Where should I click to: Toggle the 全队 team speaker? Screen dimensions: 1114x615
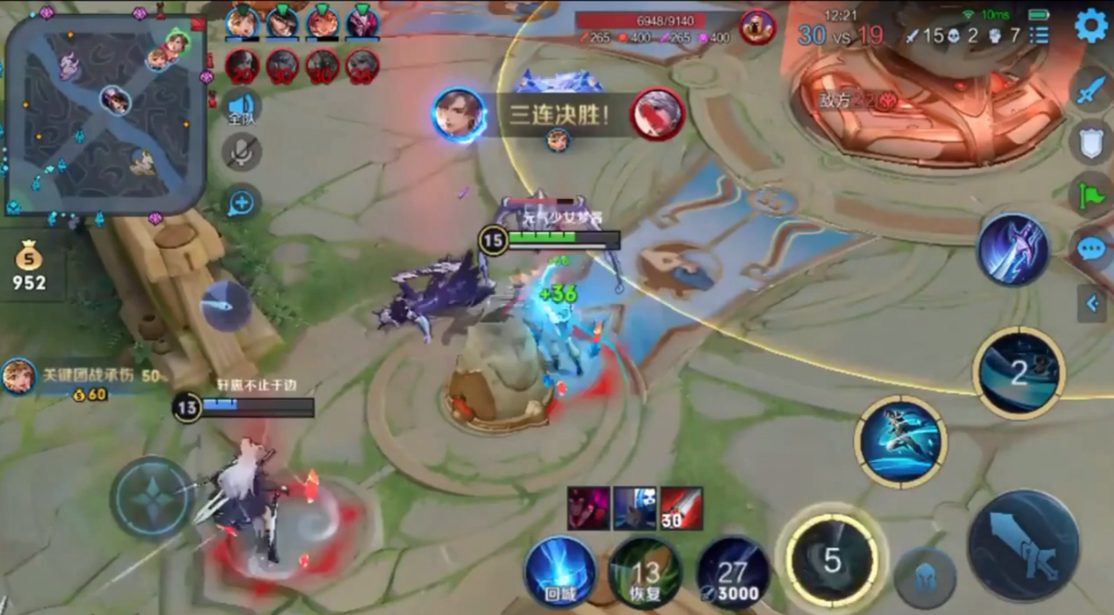coord(241,107)
